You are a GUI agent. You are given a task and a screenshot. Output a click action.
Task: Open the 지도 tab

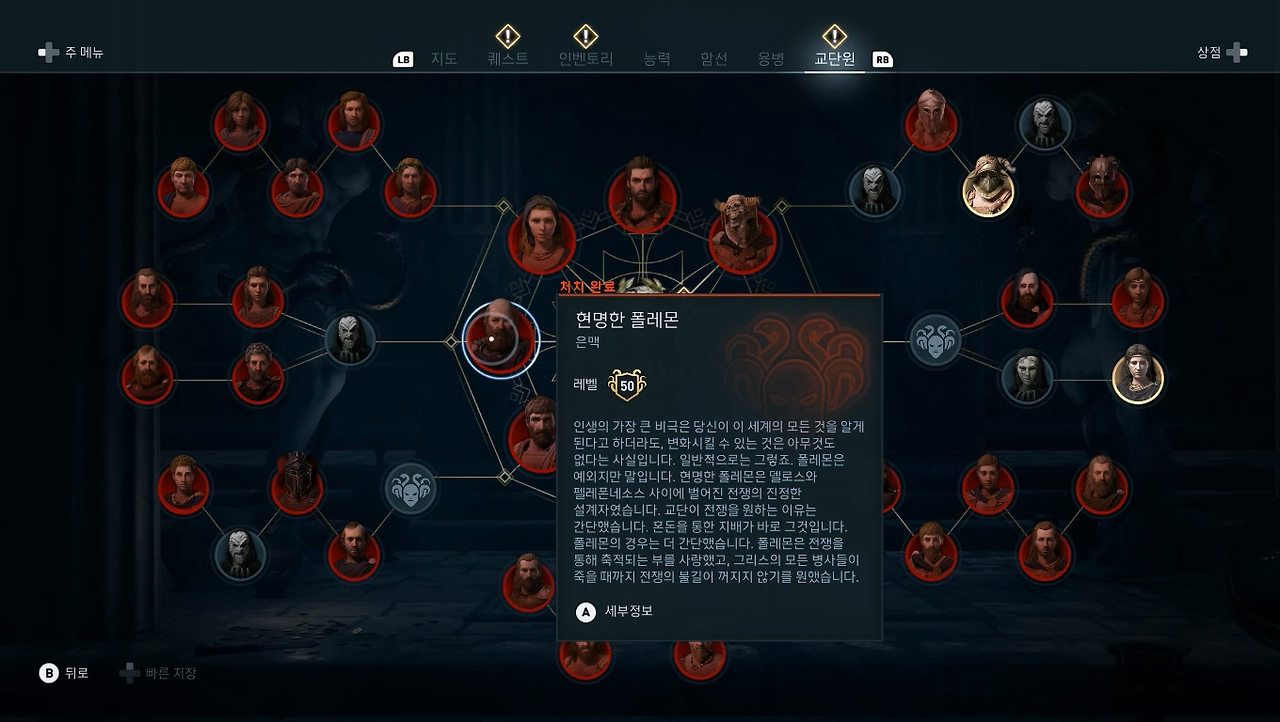(443, 59)
